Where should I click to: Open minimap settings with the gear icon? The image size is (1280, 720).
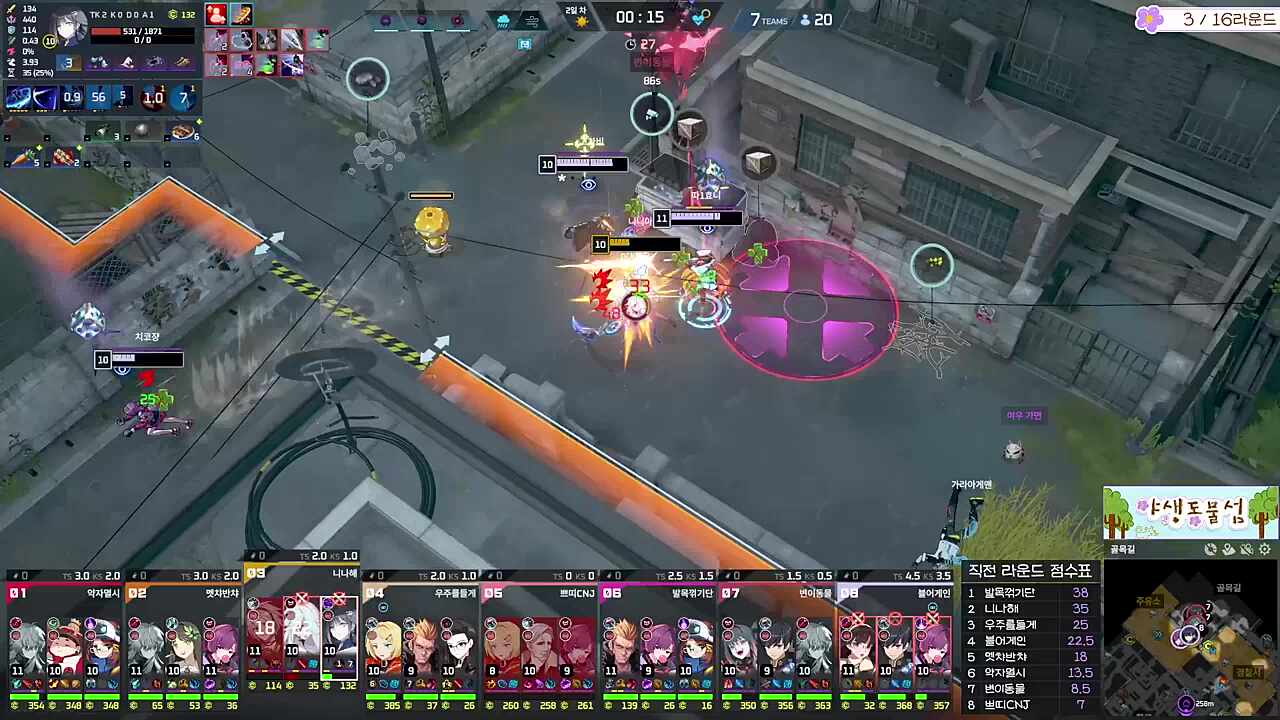point(1264,548)
